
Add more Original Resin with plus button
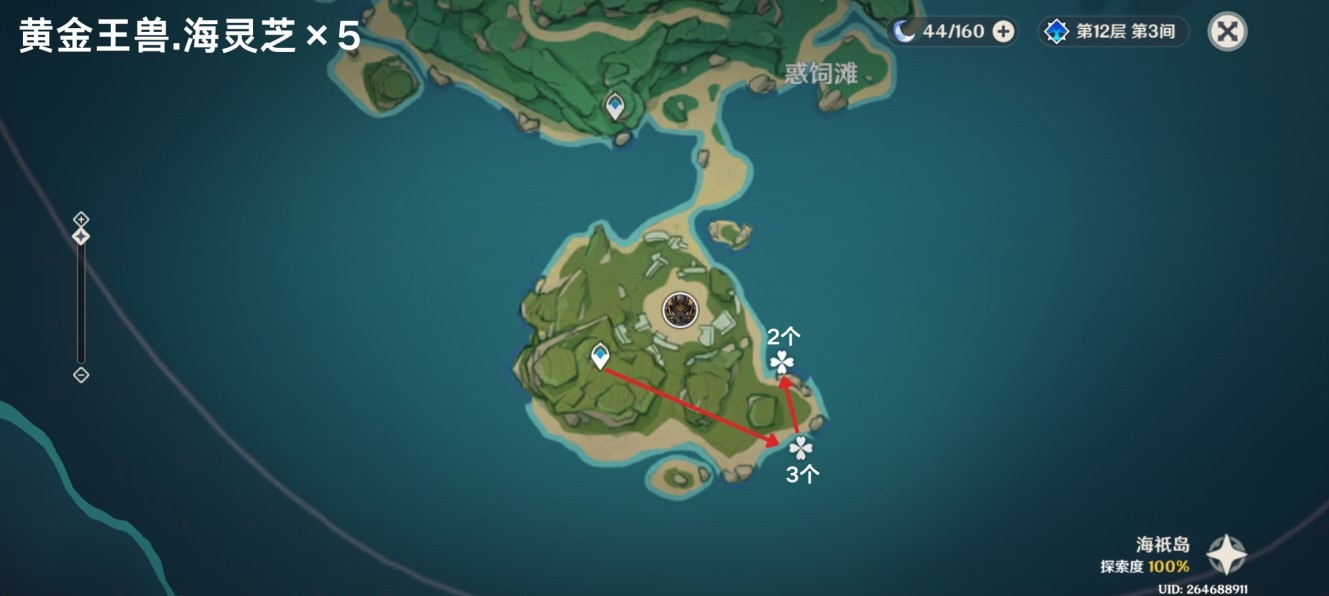point(1003,32)
